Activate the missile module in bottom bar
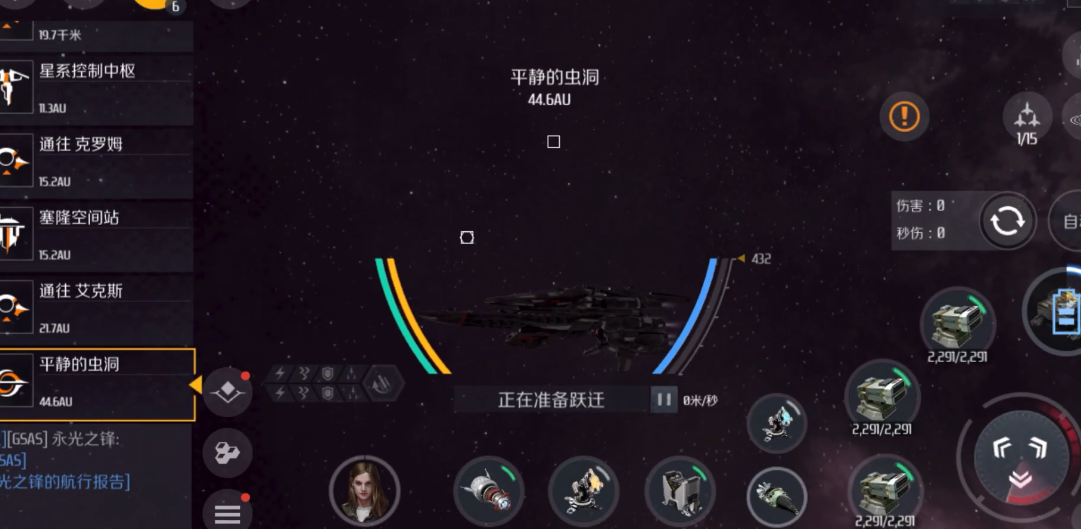 coord(489,490)
